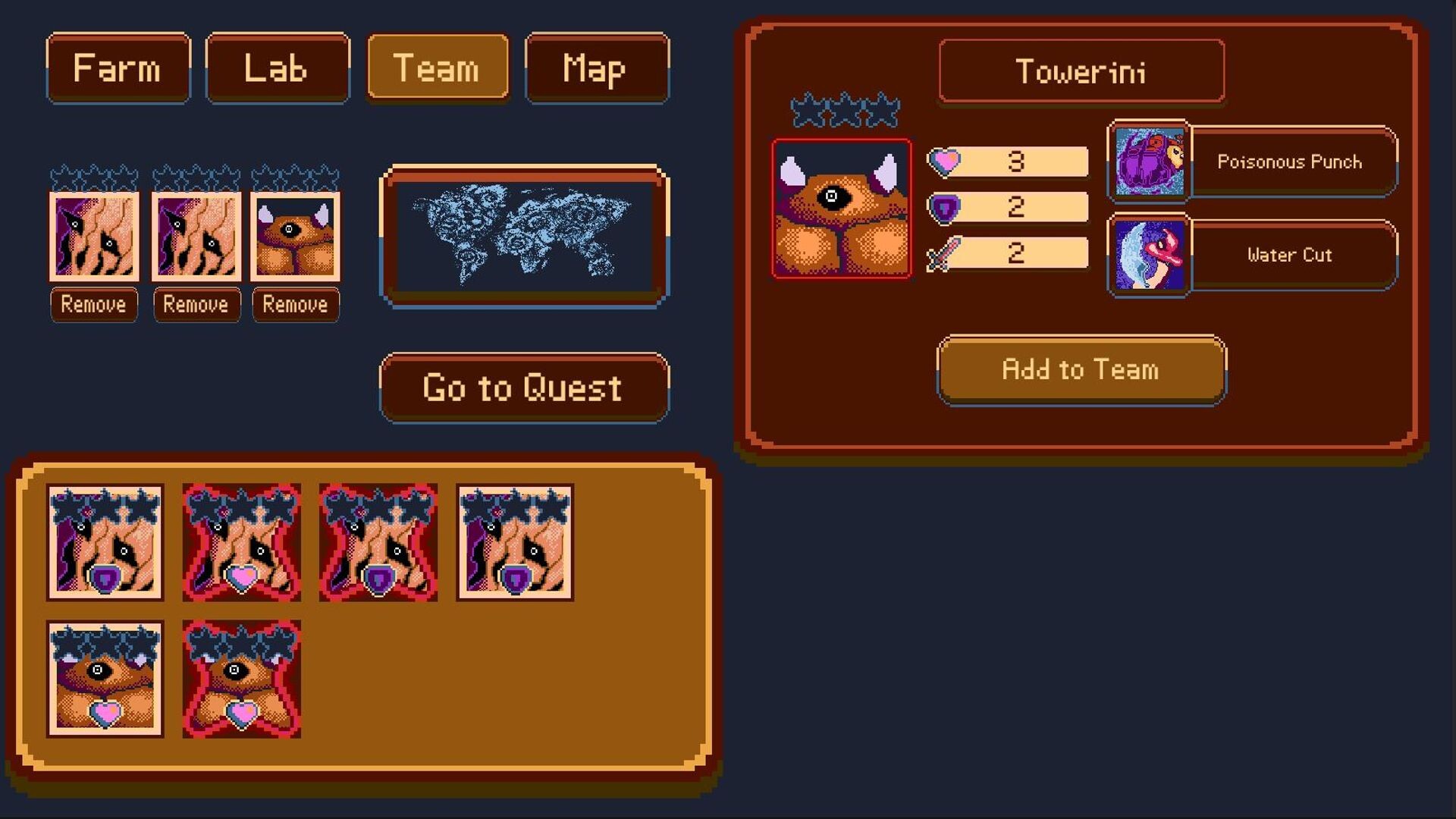Click the Towerini name field
Image resolution: width=1456 pixels, height=819 pixels.
pos(1080,72)
